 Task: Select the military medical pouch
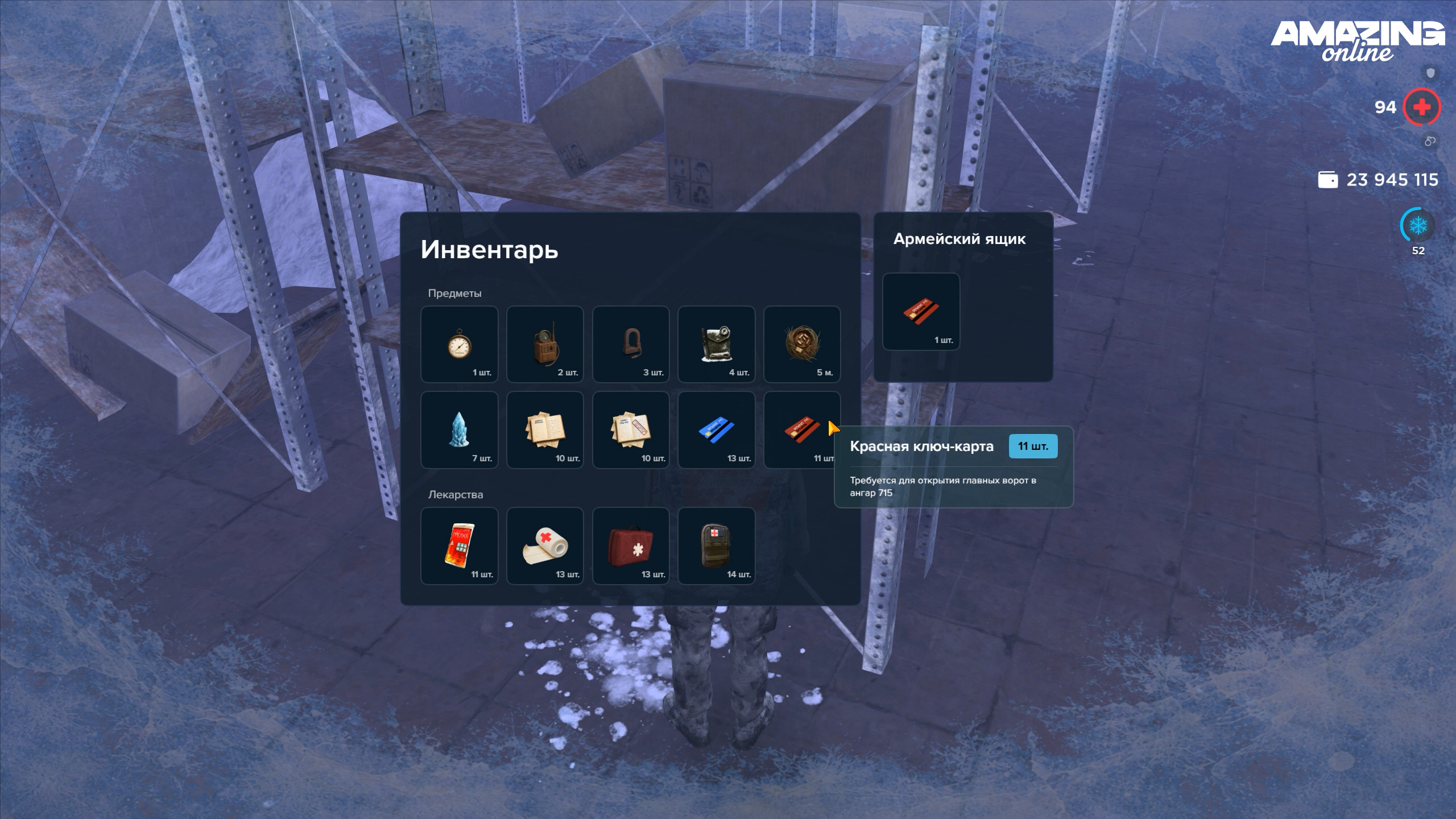[716, 546]
